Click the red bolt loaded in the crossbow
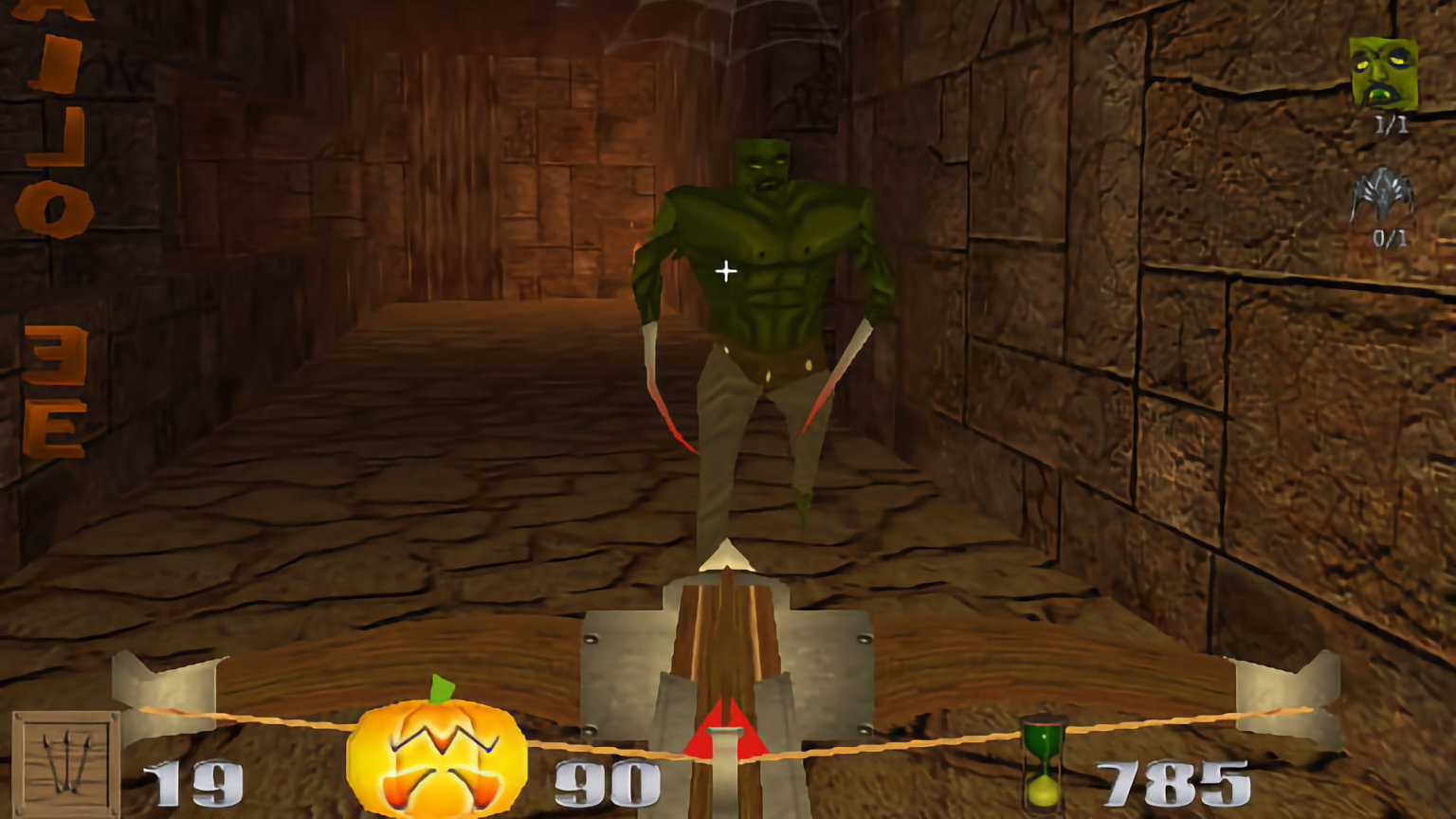 coord(726,728)
